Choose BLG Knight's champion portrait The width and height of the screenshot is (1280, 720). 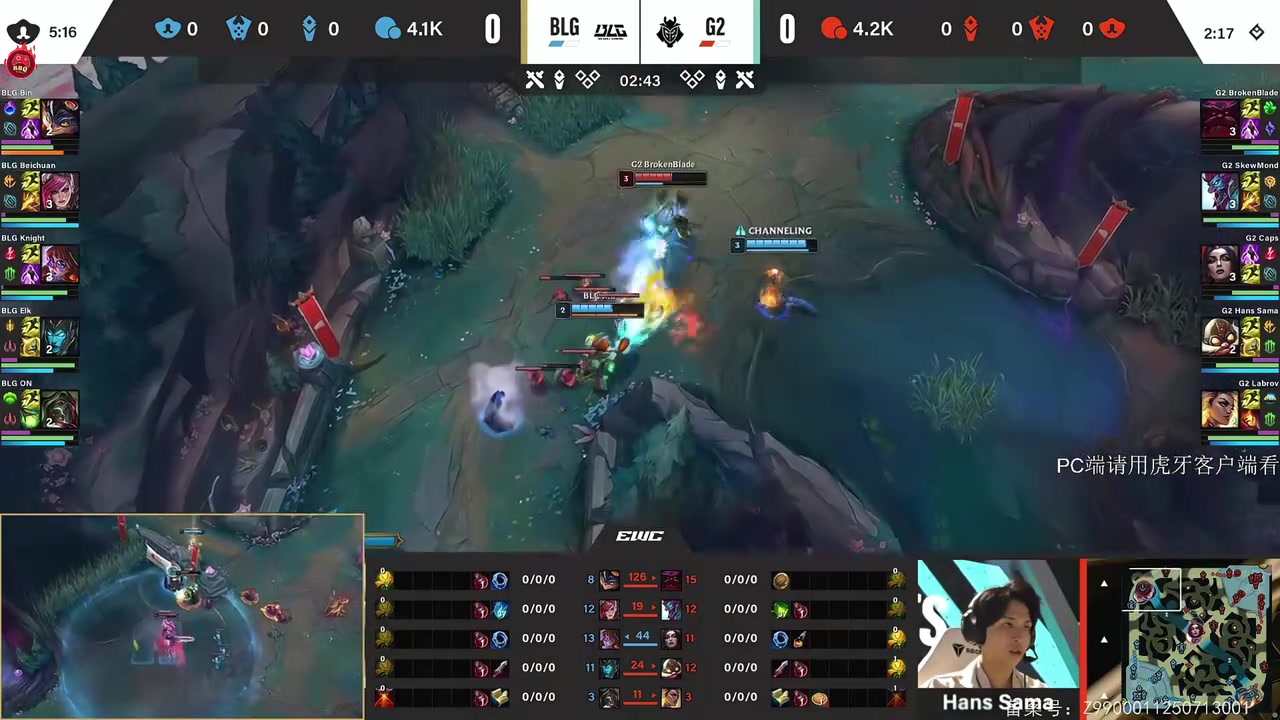[60, 264]
